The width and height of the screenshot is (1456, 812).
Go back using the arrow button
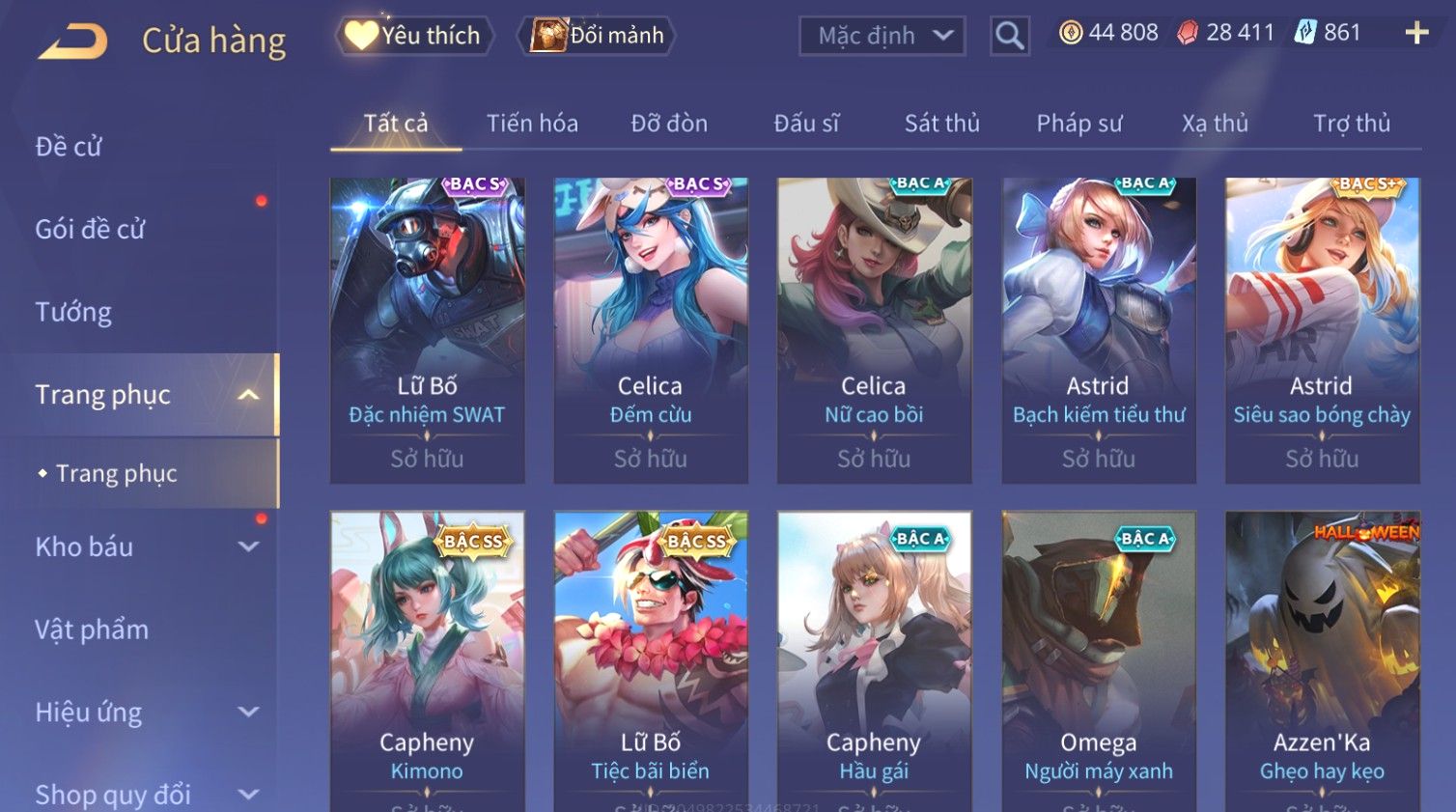[x=73, y=41]
